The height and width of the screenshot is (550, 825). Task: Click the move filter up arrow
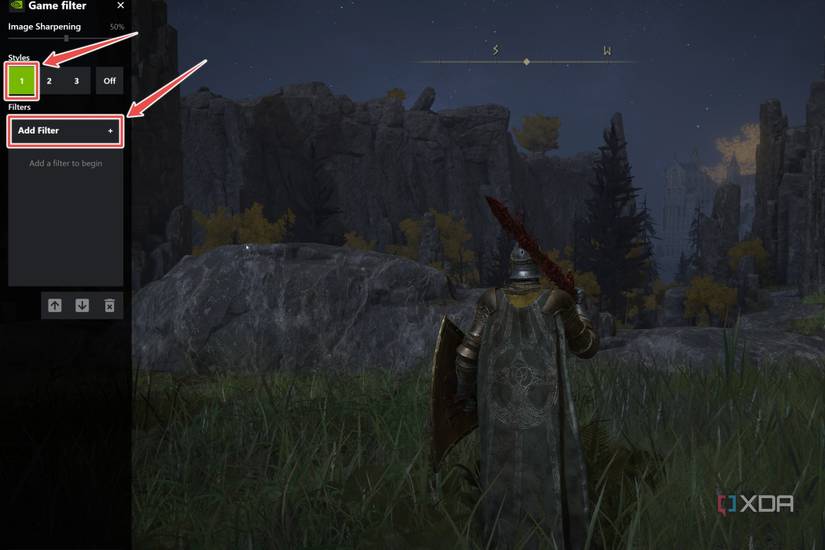click(55, 306)
